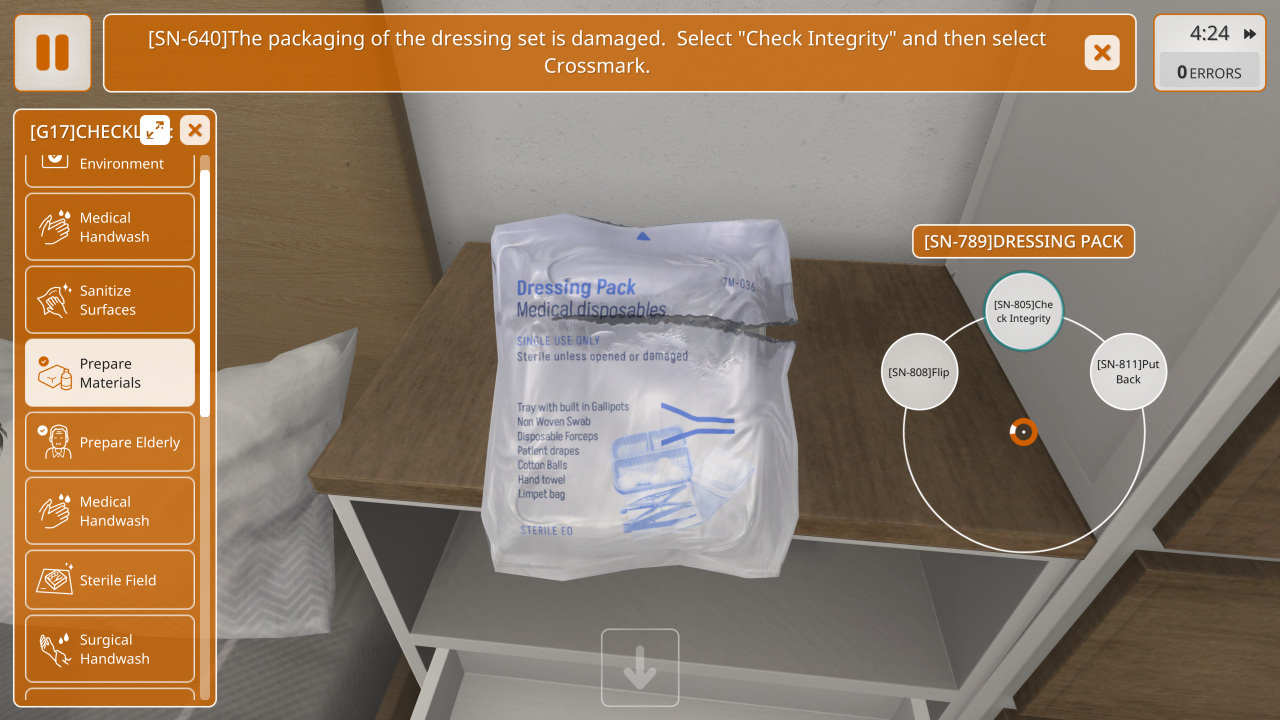Select Check Integrity on the radial menu

click(1023, 311)
